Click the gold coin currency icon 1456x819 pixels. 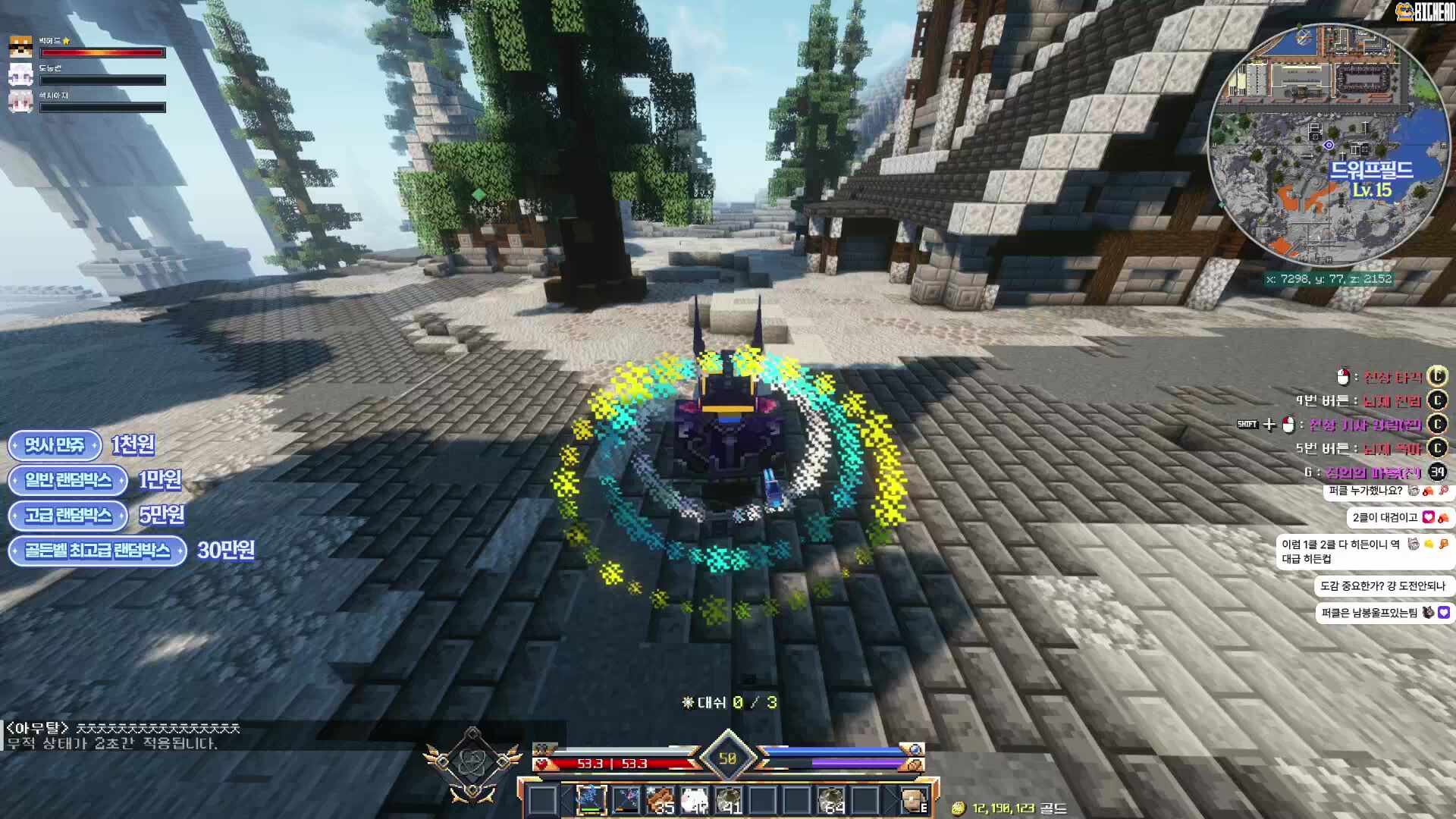pos(959,808)
